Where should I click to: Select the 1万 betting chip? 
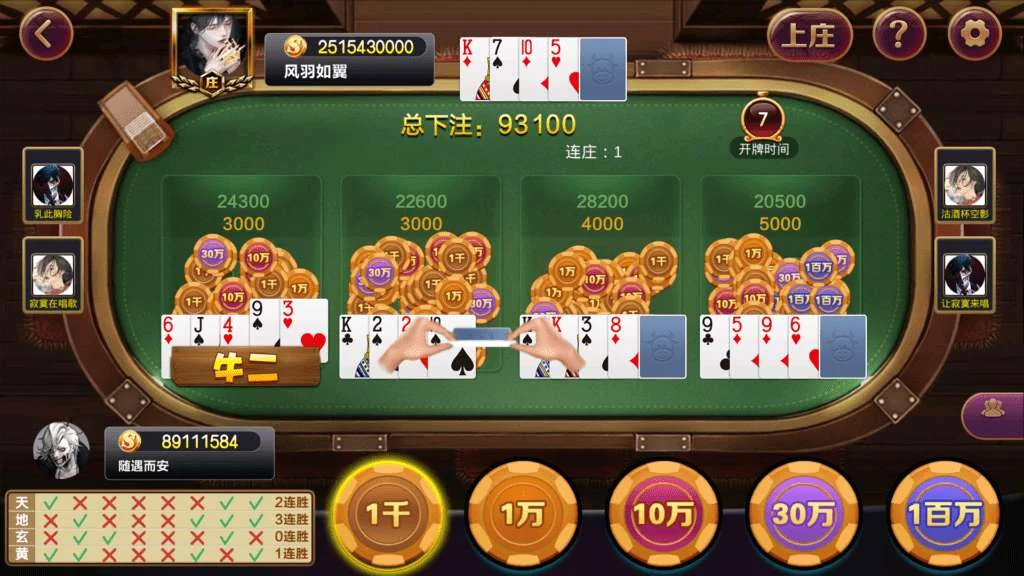(522, 514)
